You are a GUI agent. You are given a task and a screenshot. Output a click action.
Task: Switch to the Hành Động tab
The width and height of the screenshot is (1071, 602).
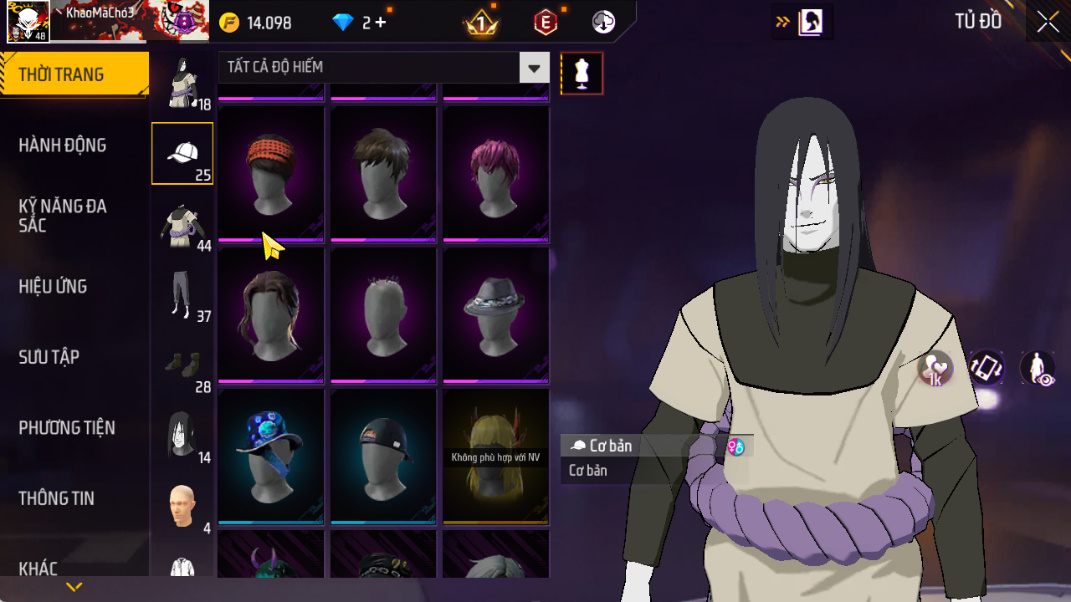point(63,146)
